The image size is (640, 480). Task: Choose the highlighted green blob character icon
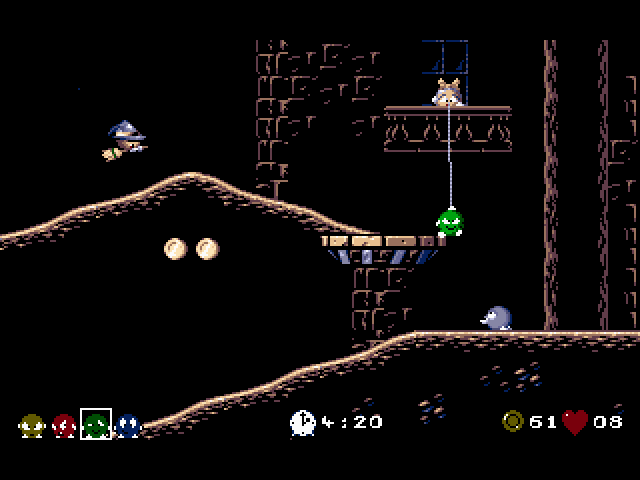tap(95, 425)
